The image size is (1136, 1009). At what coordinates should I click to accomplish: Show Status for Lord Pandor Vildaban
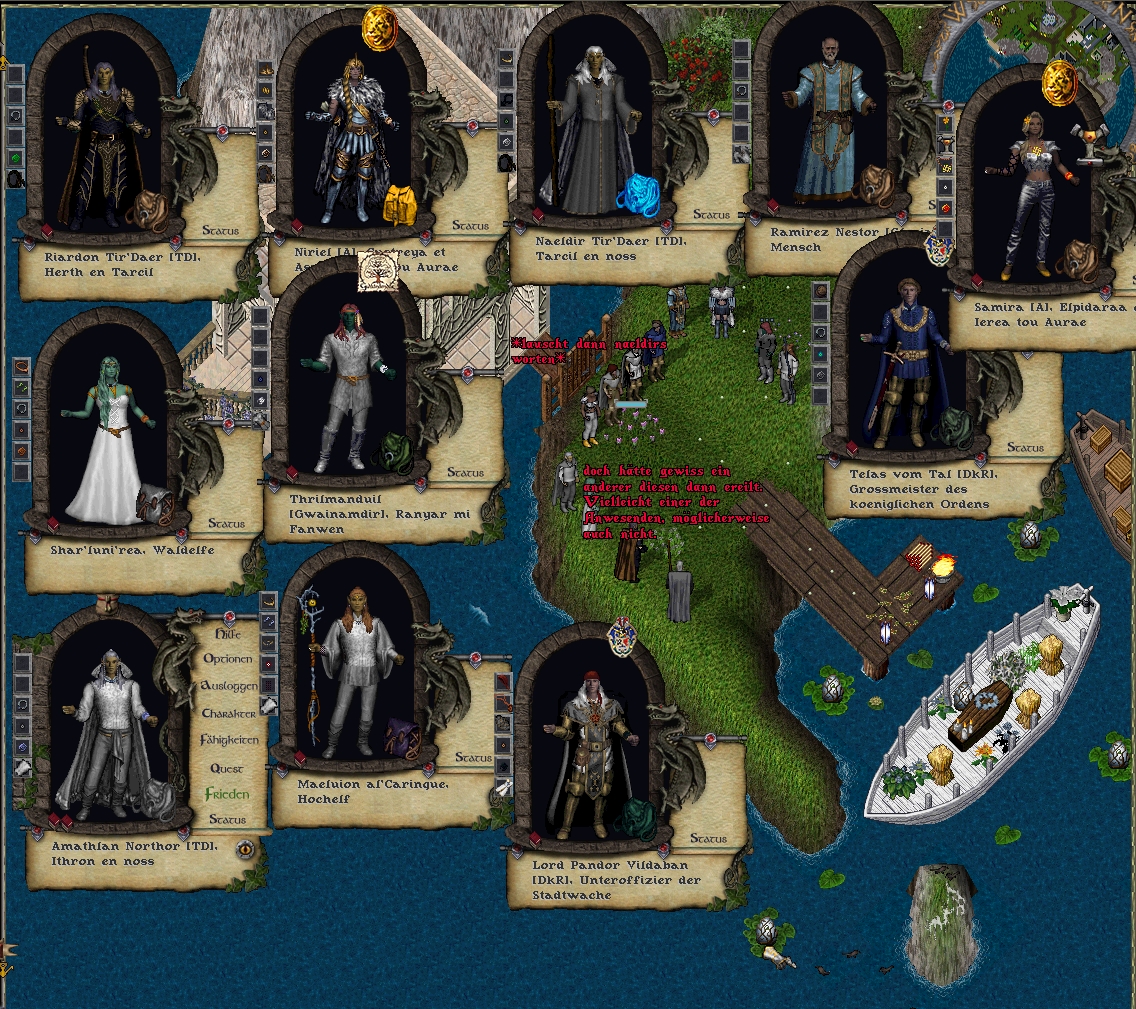click(x=709, y=839)
